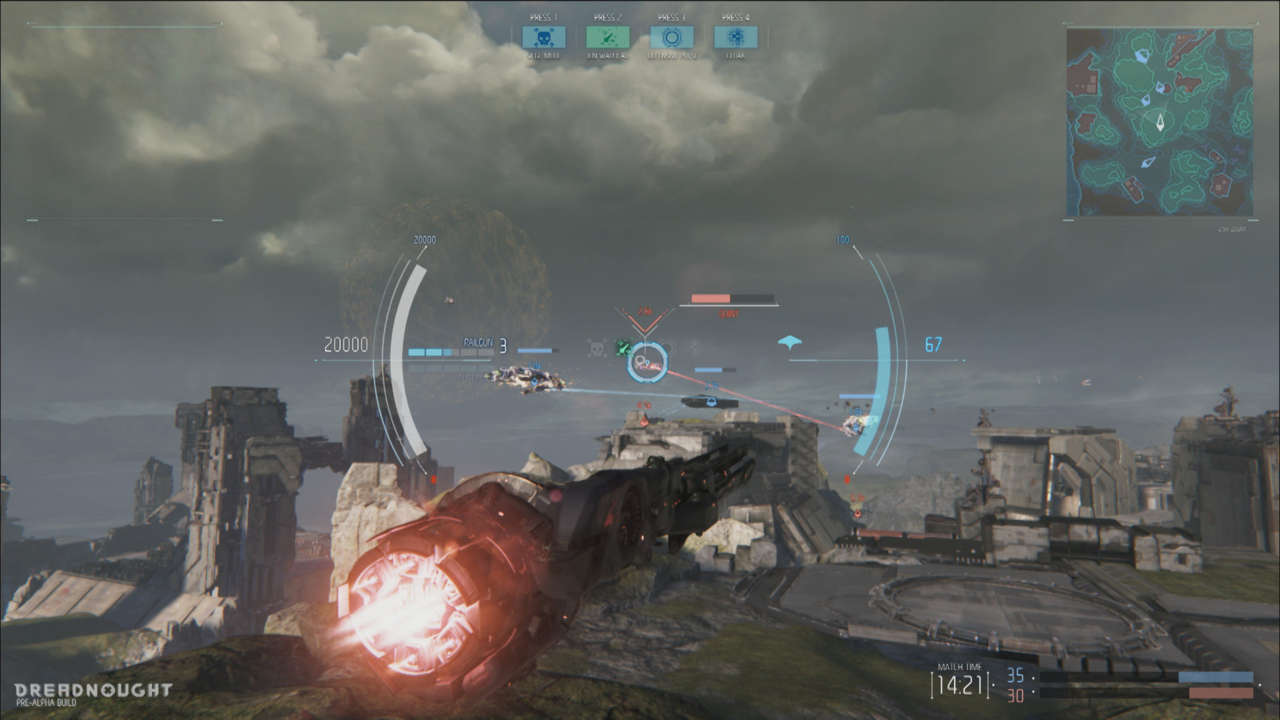Image resolution: width=1280 pixels, height=720 pixels.
Task: Select the fourth ability with the burst symbol
Action: click(735, 37)
